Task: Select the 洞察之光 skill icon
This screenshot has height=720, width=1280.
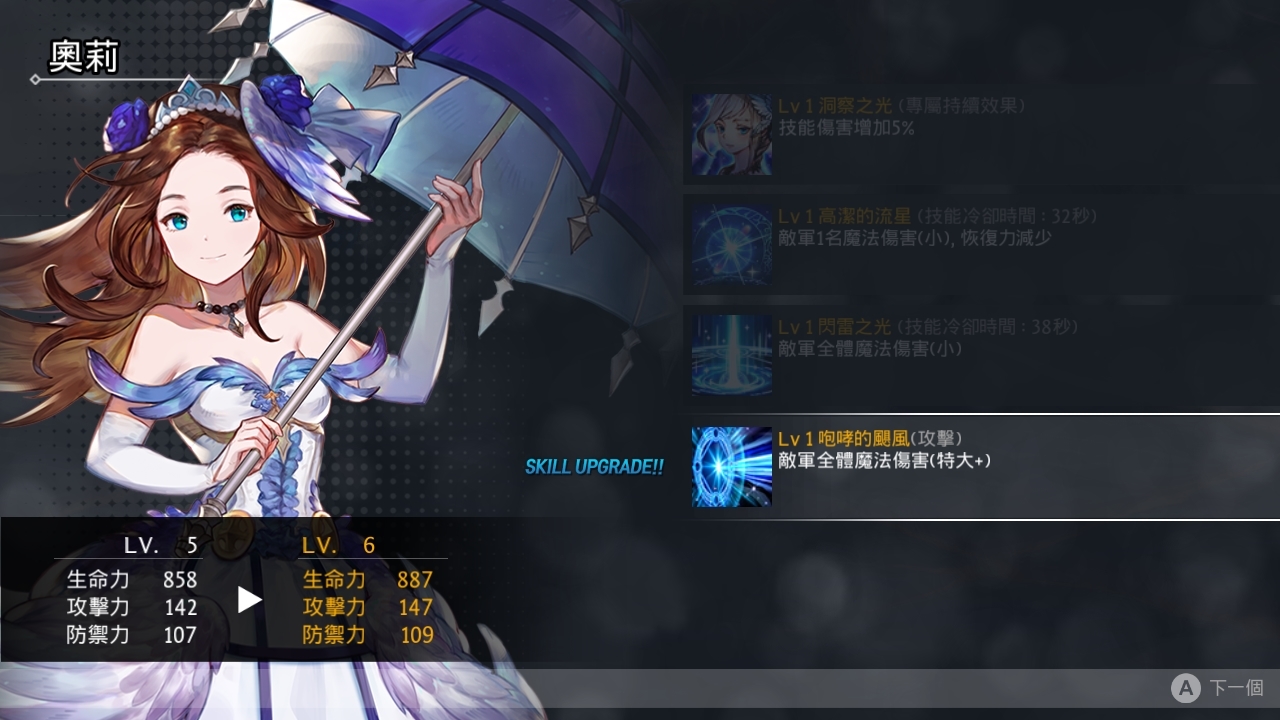Action: pyautogui.click(x=730, y=133)
